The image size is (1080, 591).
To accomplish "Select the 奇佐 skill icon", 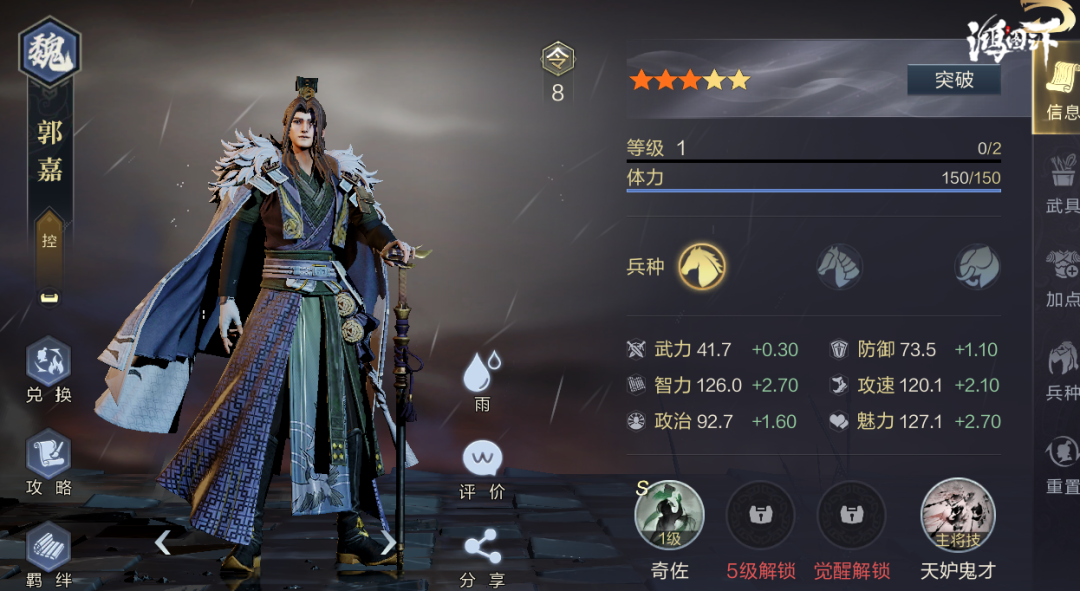I will (669, 516).
